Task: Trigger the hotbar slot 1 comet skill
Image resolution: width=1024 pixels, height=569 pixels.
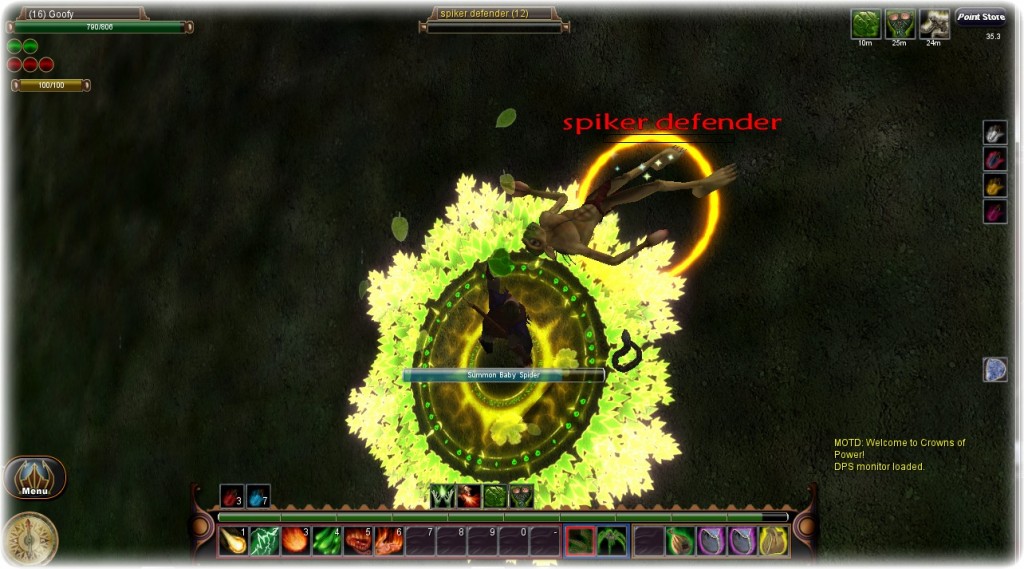Action: point(234,541)
